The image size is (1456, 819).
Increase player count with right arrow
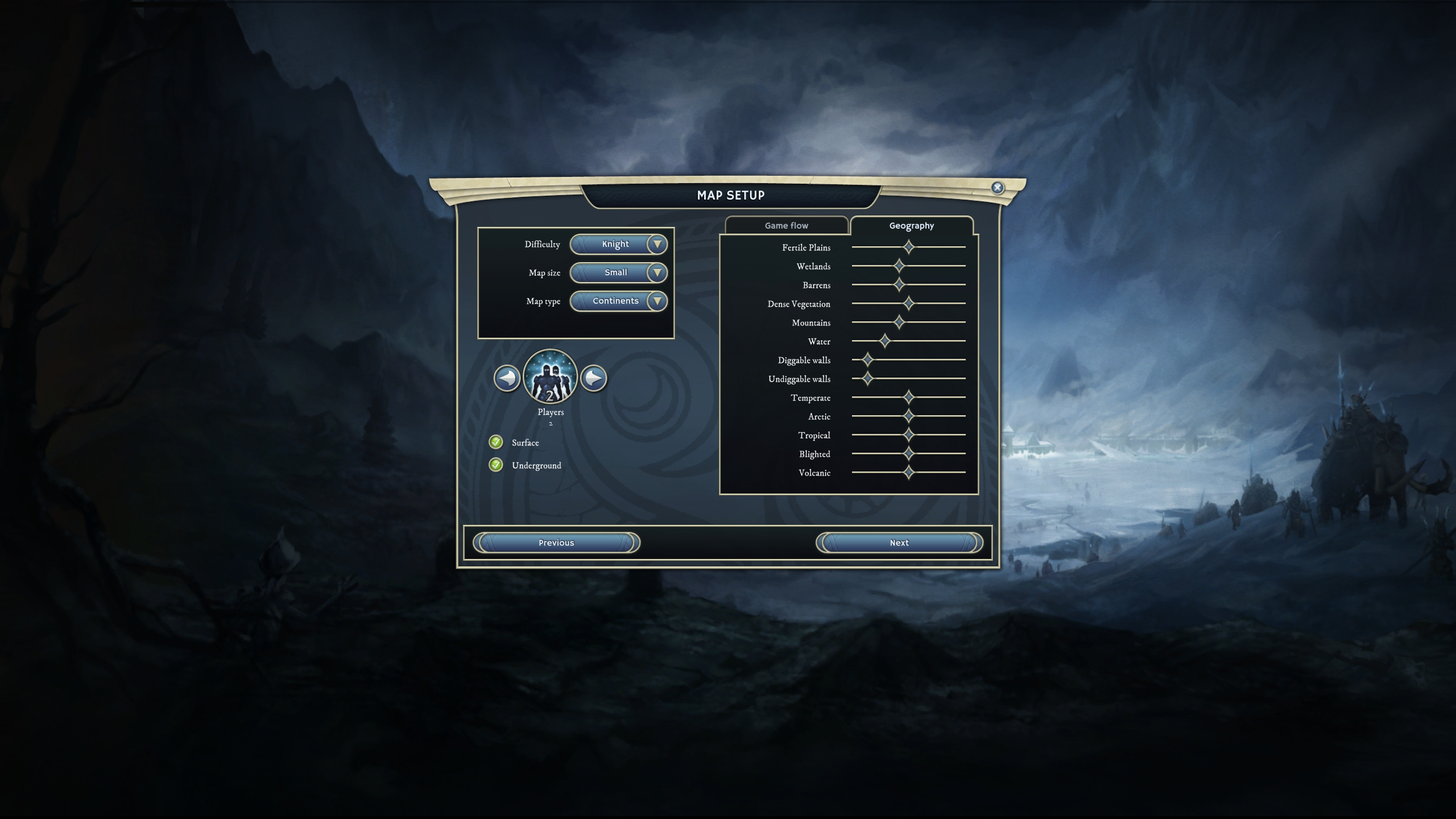point(594,378)
